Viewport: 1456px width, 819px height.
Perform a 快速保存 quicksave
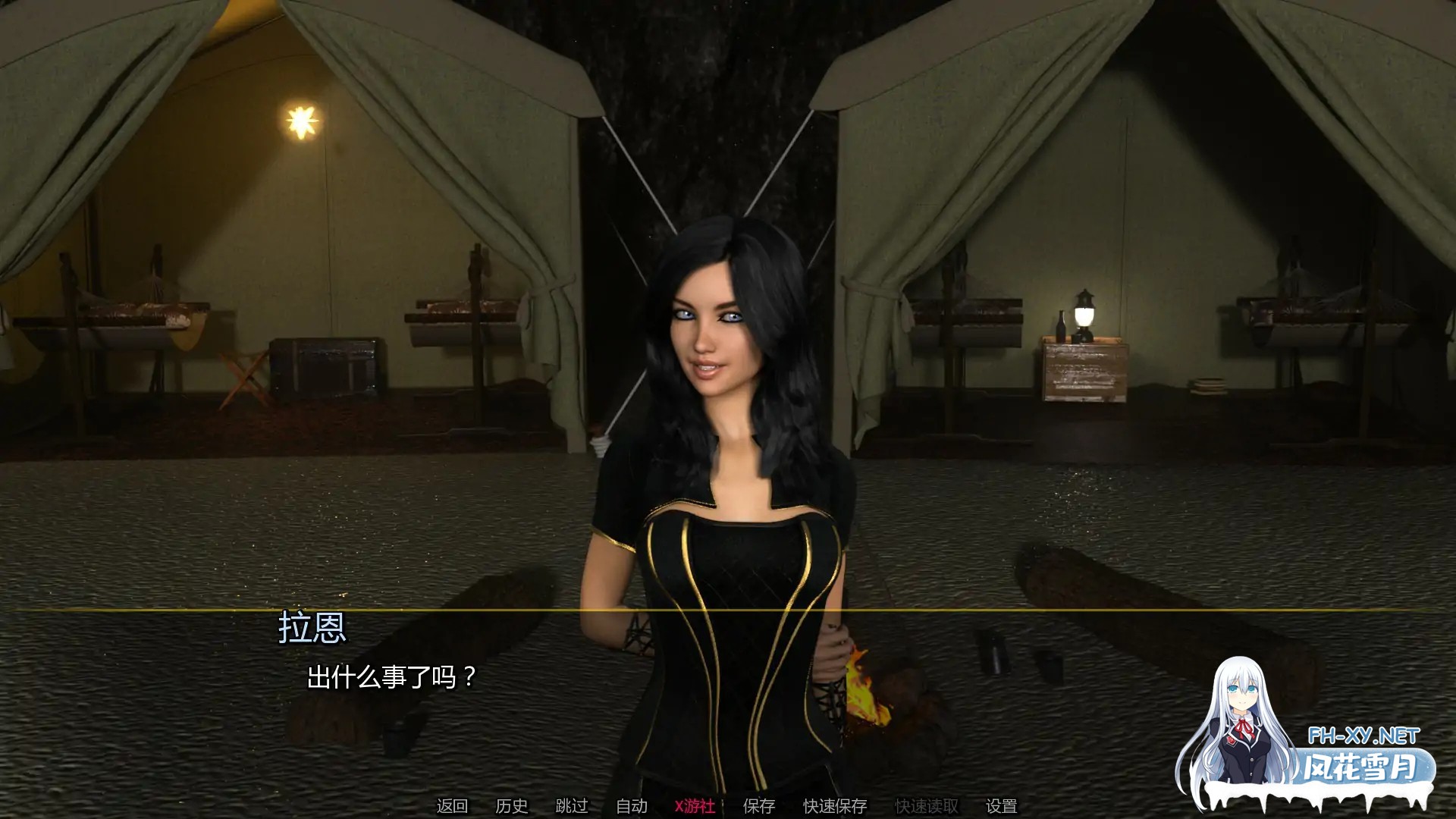pyautogui.click(x=835, y=806)
